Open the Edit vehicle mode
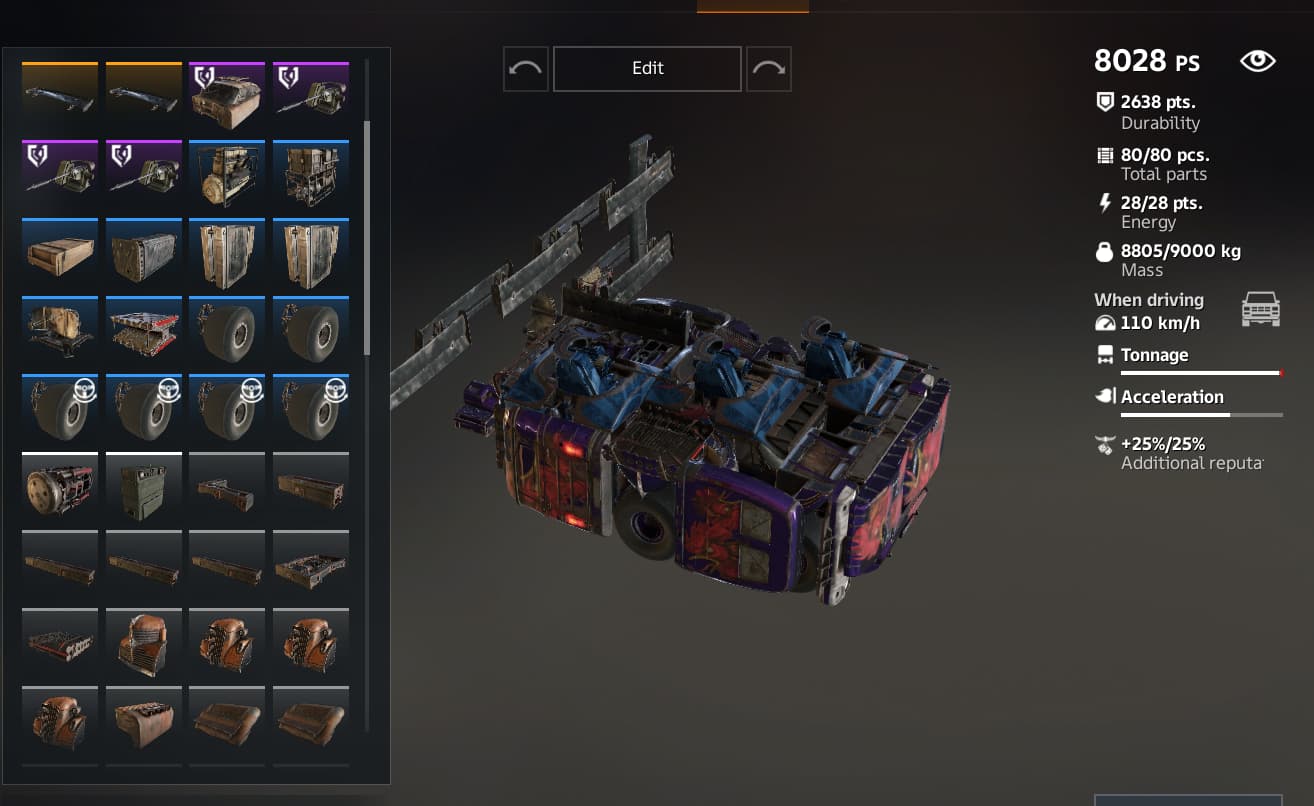1314x806 pixels. (x=647, y=68)
